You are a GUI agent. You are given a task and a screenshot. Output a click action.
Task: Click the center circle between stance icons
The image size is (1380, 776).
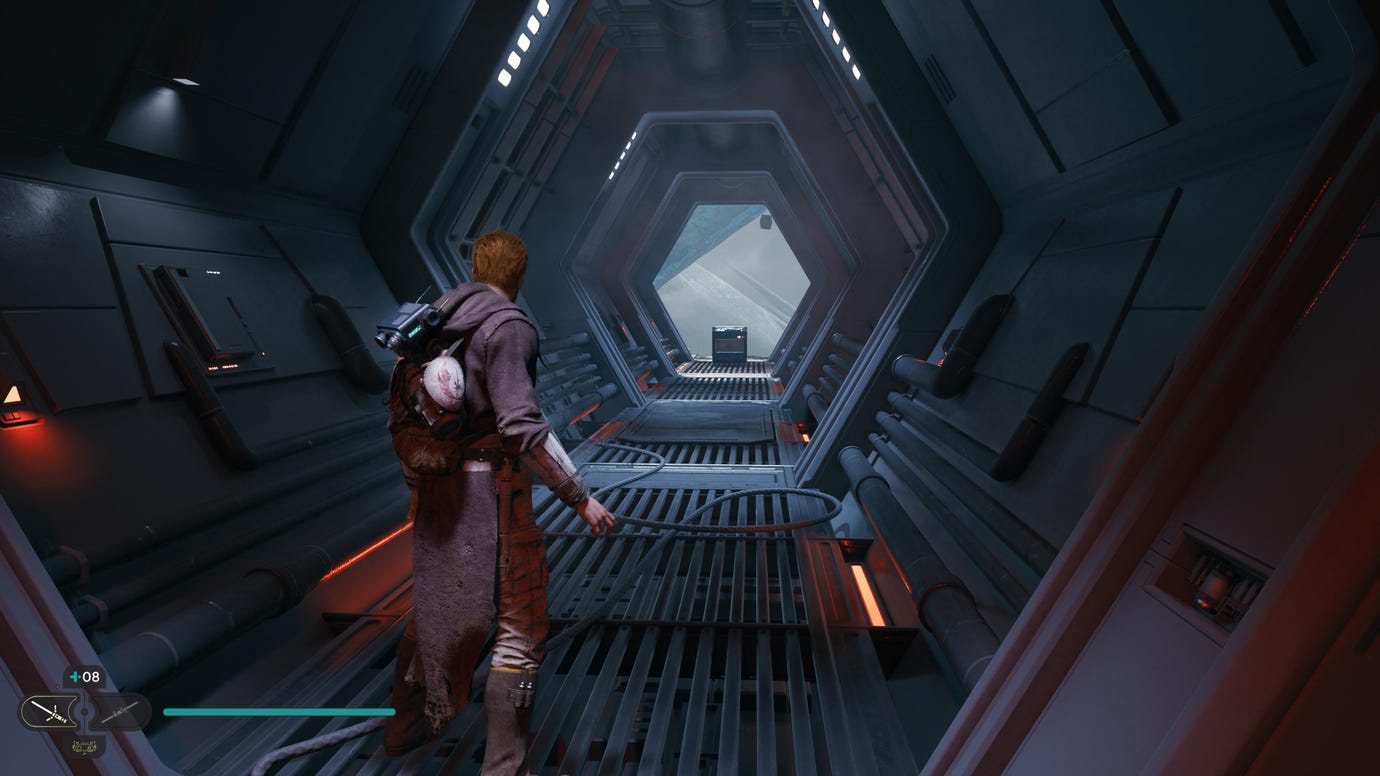pos(85,712)
